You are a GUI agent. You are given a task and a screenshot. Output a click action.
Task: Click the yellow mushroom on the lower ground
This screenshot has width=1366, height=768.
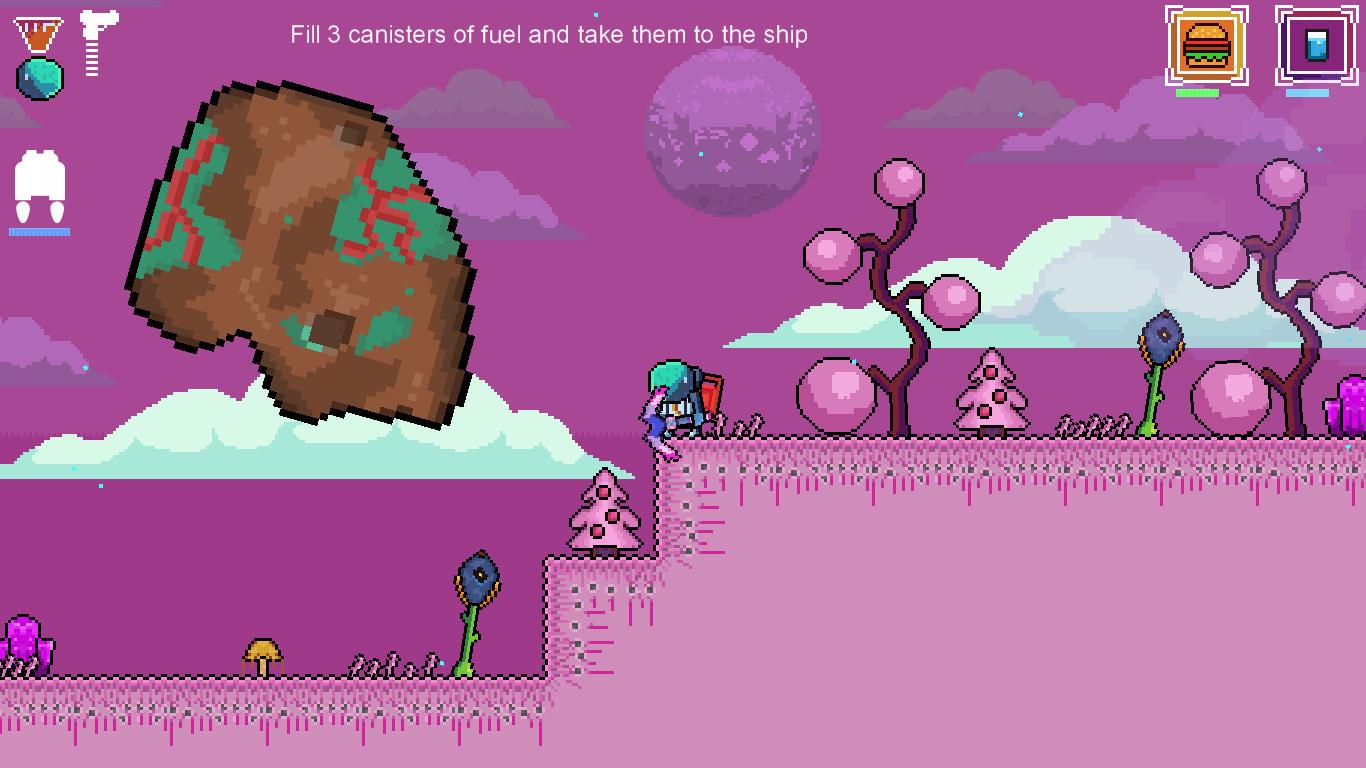click(x=264, y=655)
